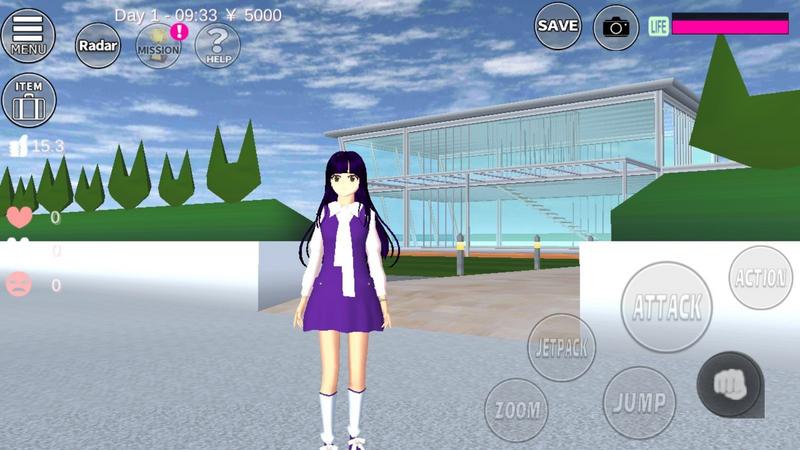Toggle the Radar button
The image size is (800, 450).
(x=98, y=45)
